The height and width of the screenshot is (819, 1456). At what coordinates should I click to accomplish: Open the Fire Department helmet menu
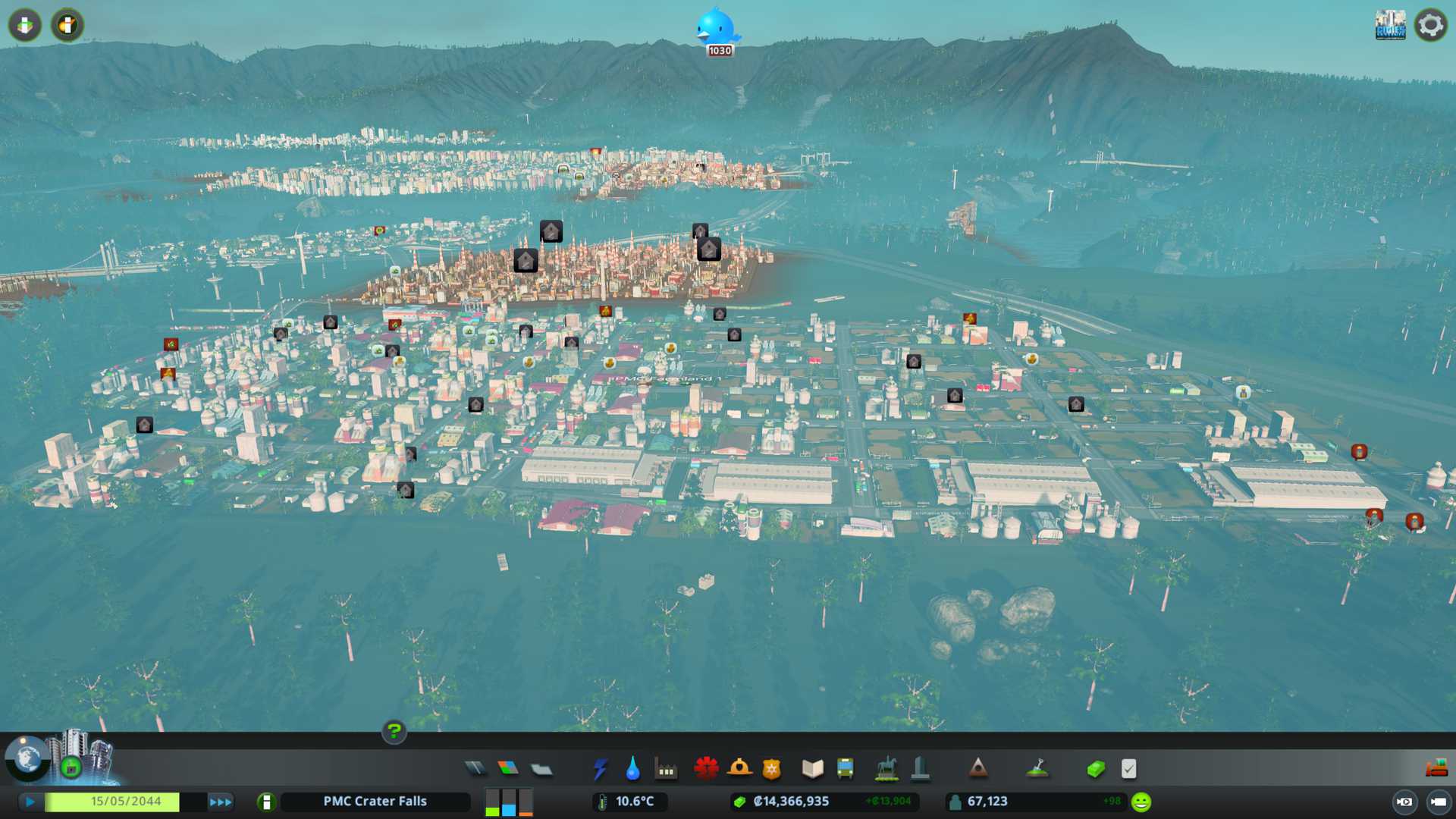pyautogui.click(x=739, y=769)
